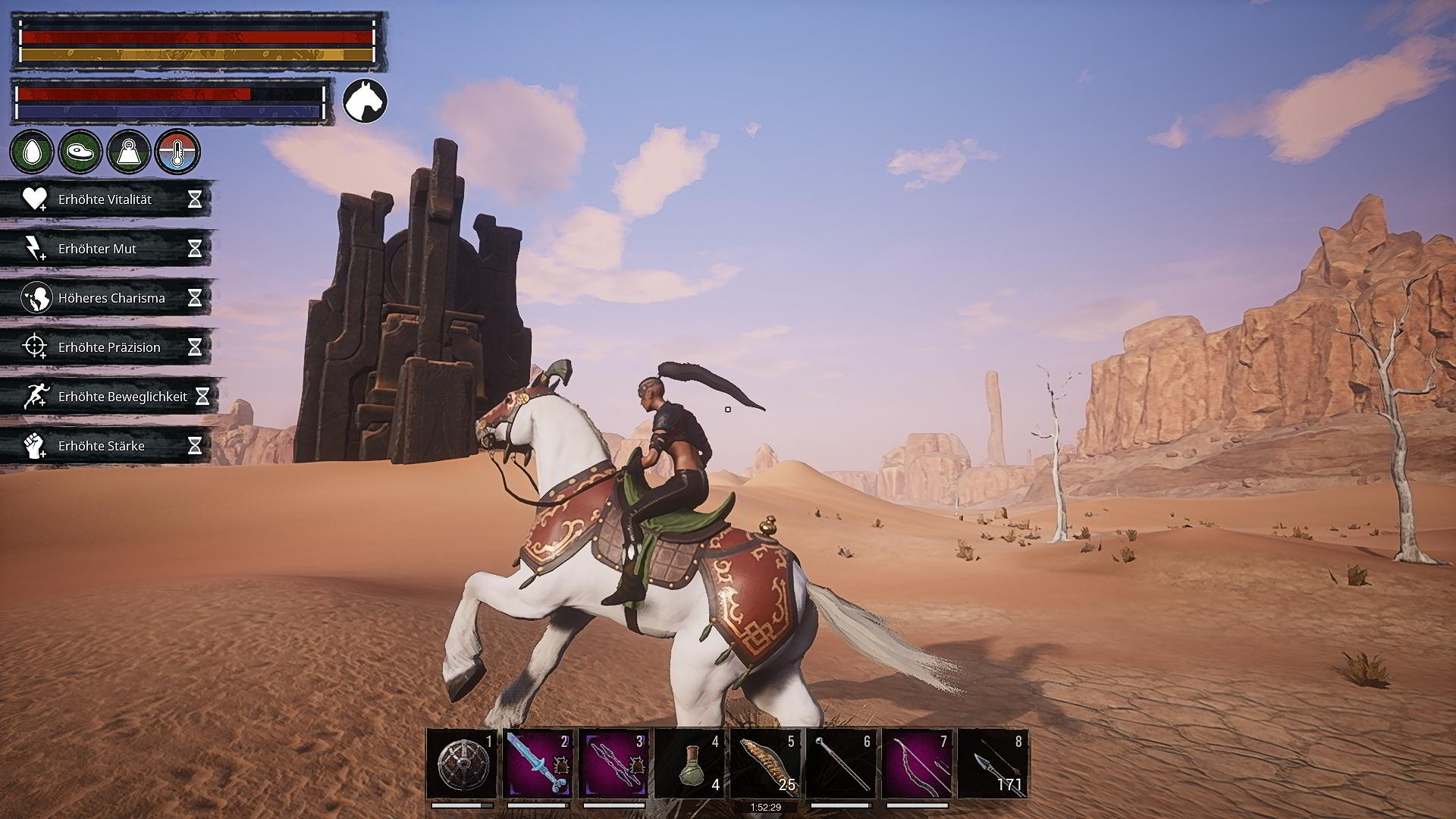Viewport: 1456px width, 819px height.
Task: Use the green potion flask
Action: pyautogui.click(x=689, y=764)
